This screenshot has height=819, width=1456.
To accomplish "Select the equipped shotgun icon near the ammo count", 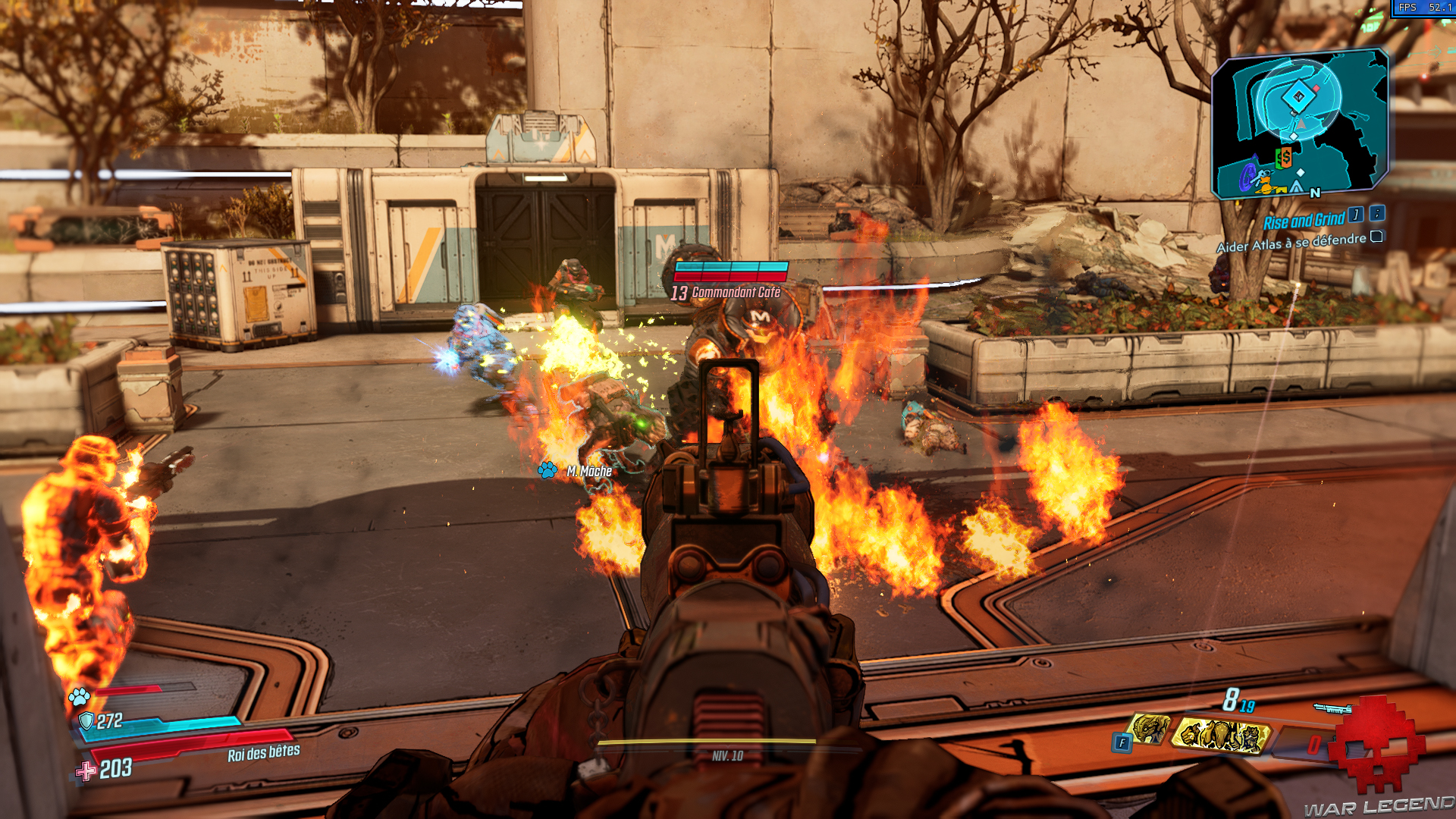I will pos(1332,707).
